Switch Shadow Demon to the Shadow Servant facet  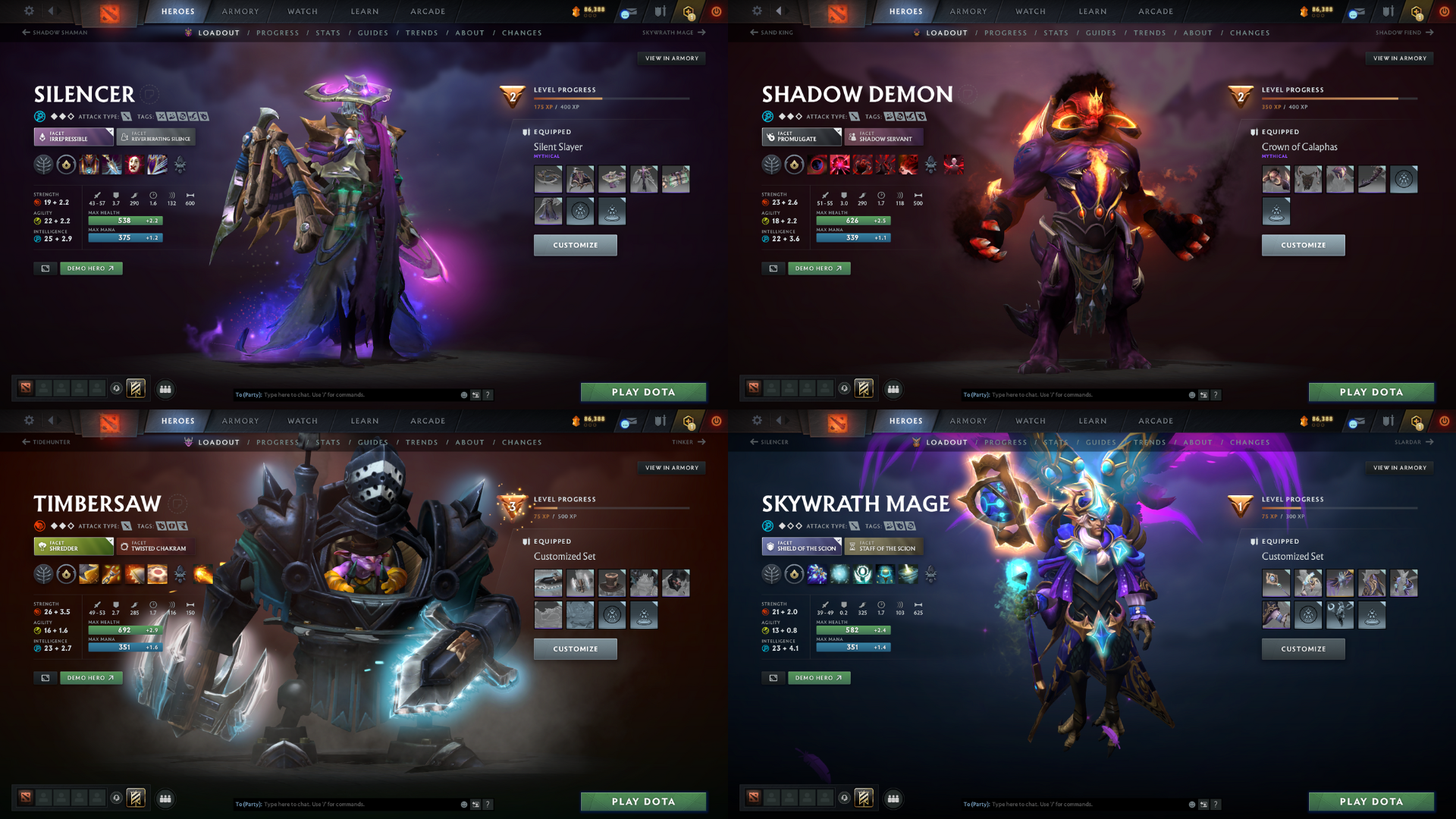pos(883,137)
